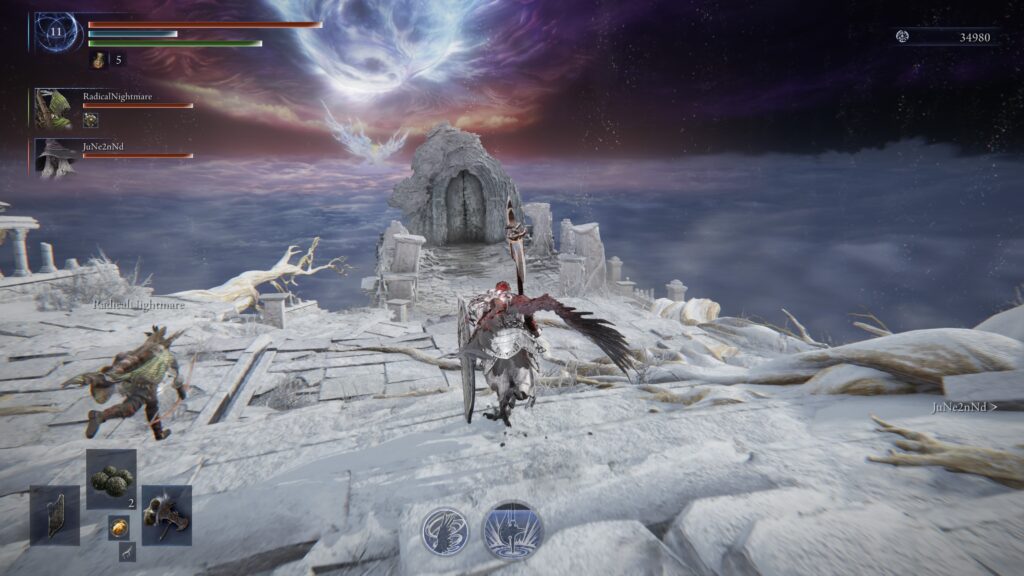Activate the winged character skill icon
The image size is (1024, 576).
[445, 530]
